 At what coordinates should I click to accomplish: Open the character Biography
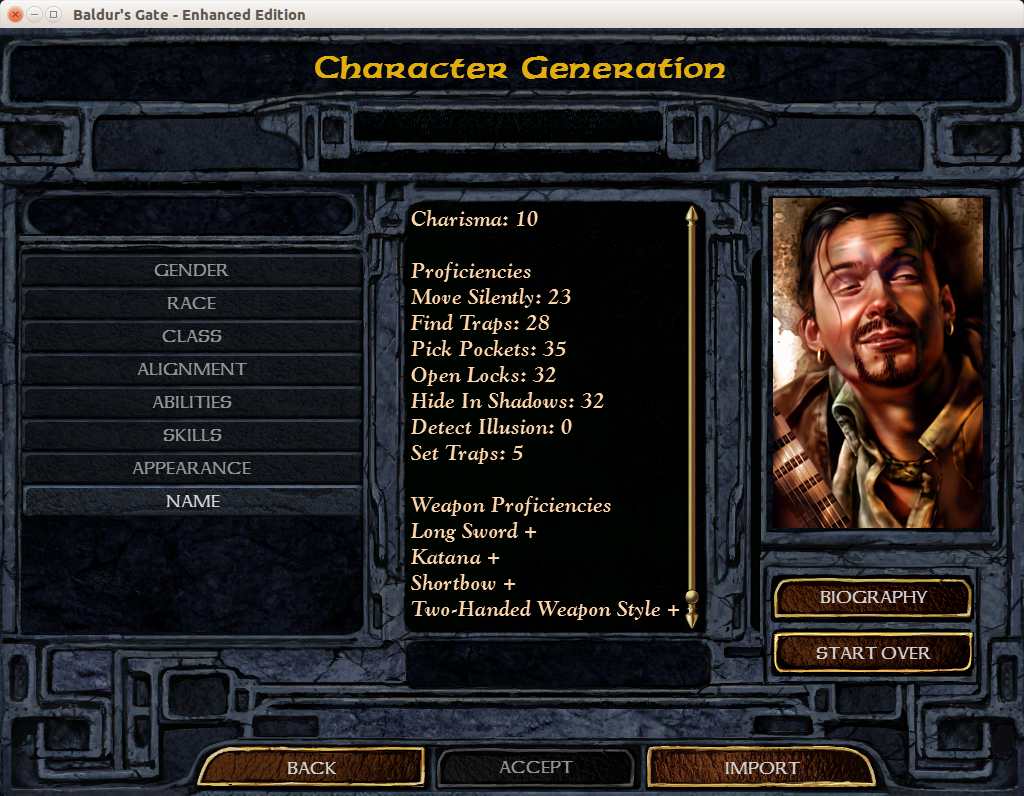point(873,597)
